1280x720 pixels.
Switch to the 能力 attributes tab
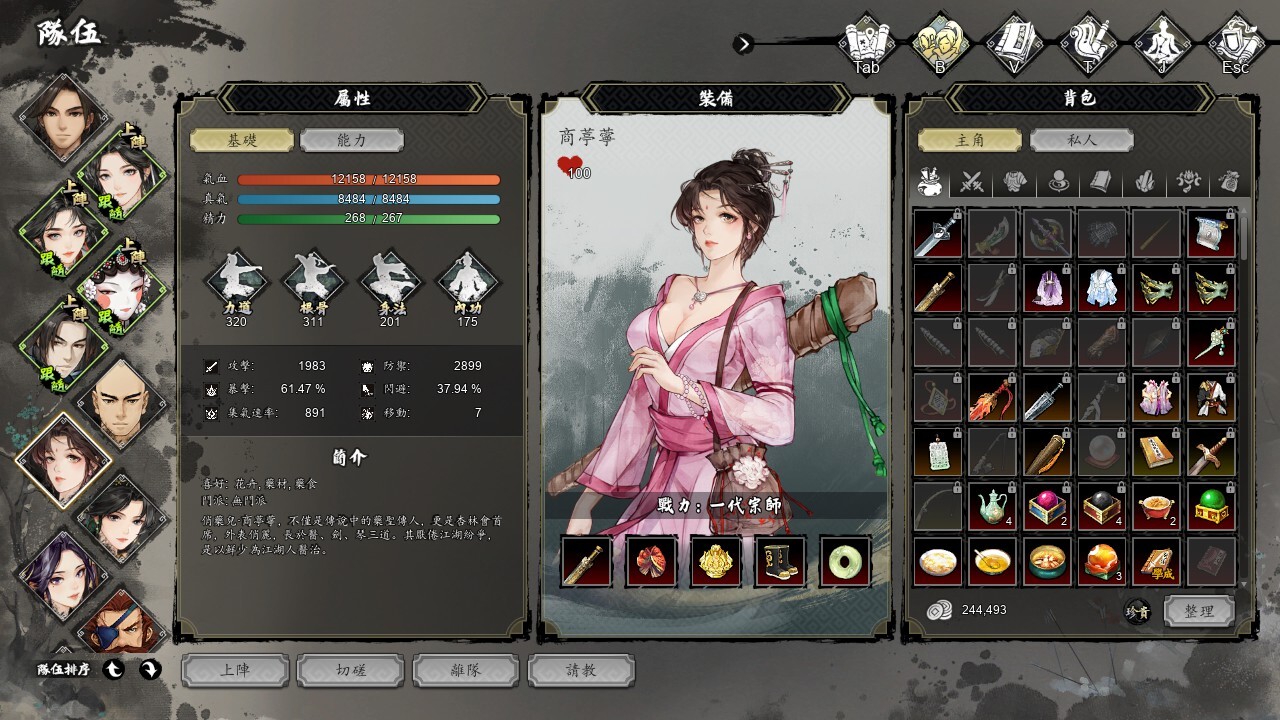point(351,140)
